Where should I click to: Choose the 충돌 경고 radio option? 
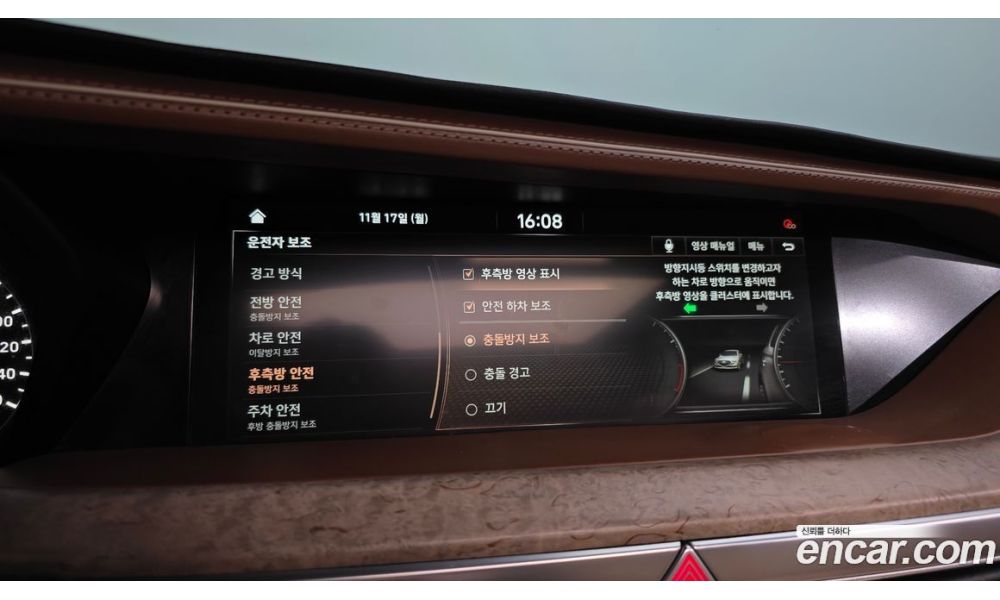pyautogui.click(x=471, y=374)
